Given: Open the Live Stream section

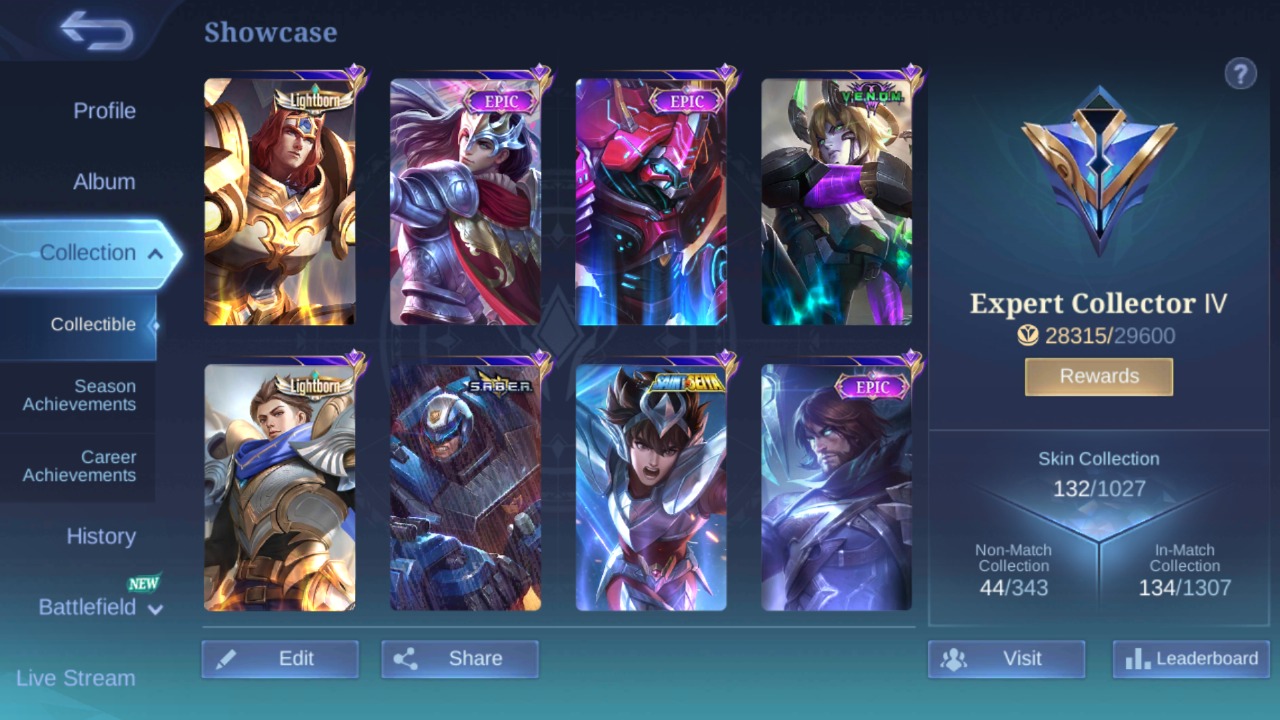Looking at the screenshot, I should (77, 678).
